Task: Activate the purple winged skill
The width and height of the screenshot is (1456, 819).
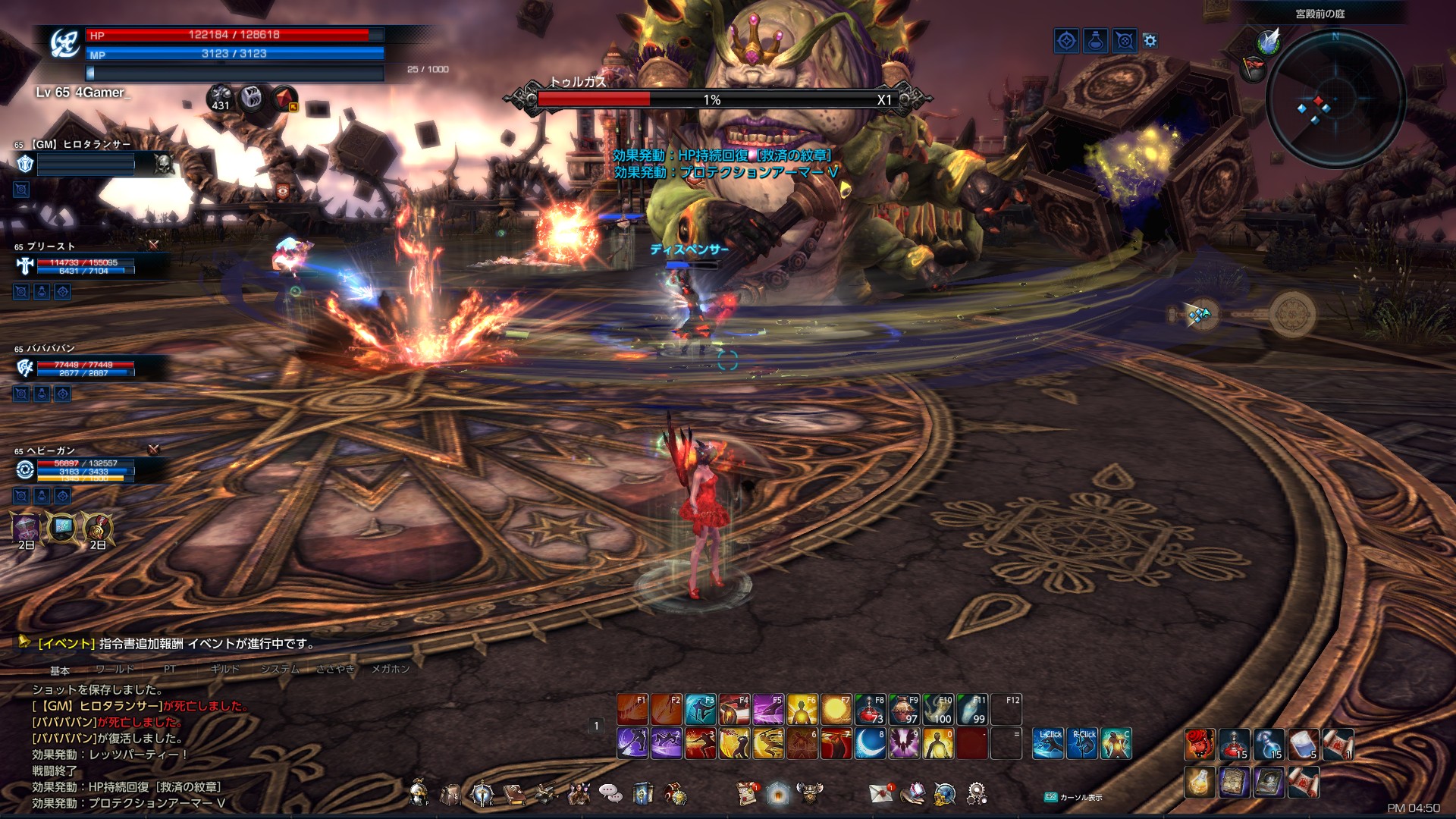Action: (904, 744)
